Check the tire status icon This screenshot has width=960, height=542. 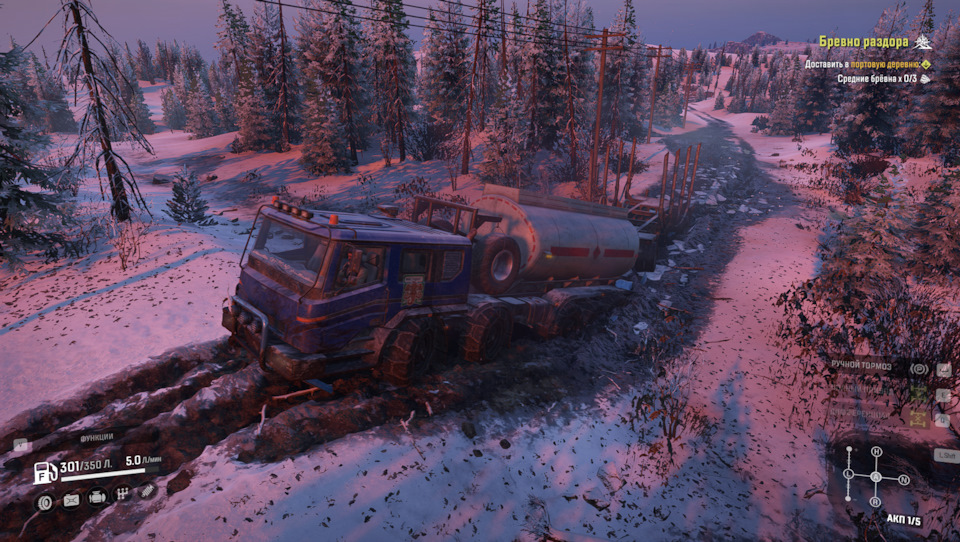click(x=45, y=501)
